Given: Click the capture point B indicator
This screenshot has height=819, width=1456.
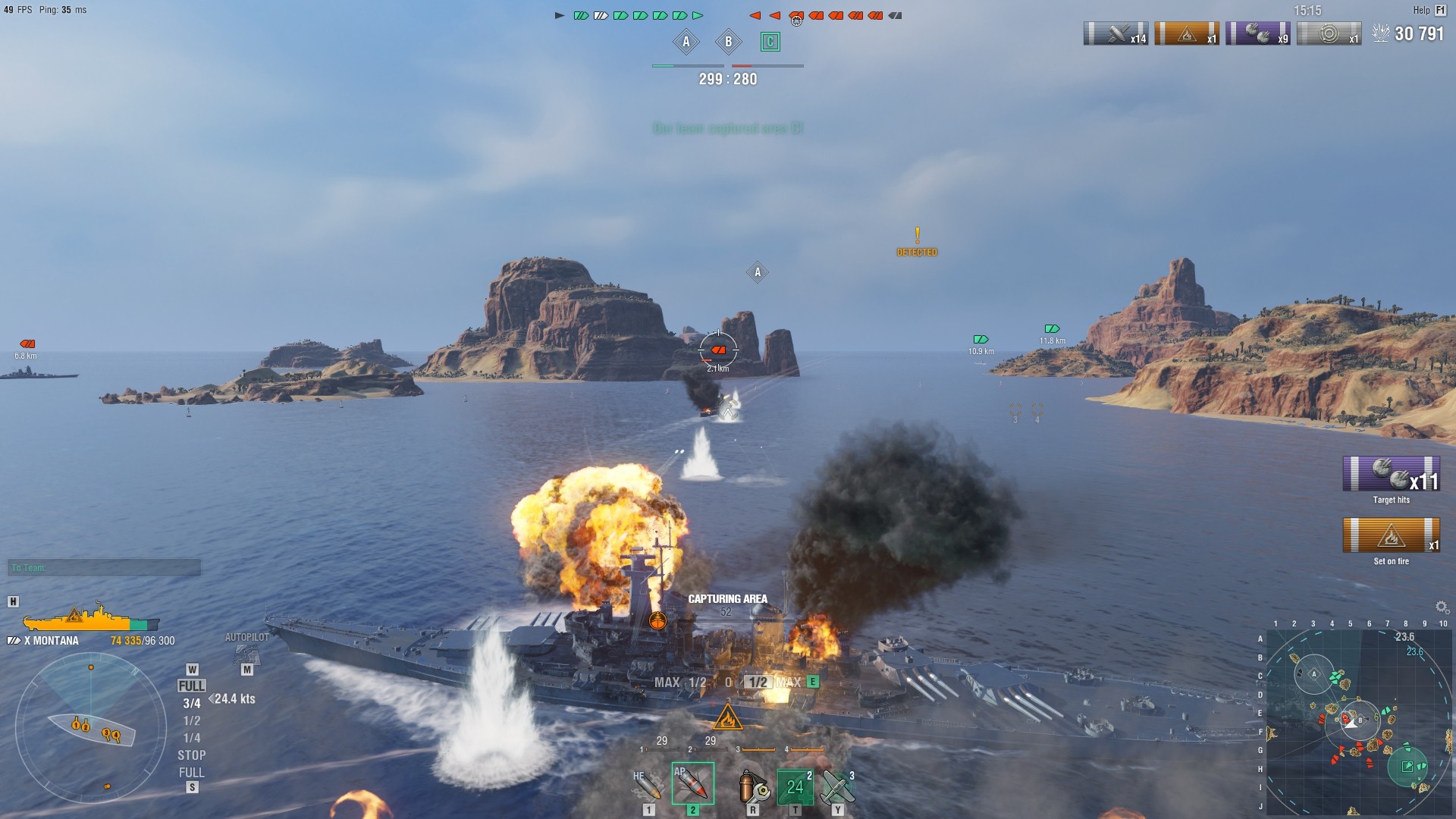Looking at the screenshot, I should [728, 42].
